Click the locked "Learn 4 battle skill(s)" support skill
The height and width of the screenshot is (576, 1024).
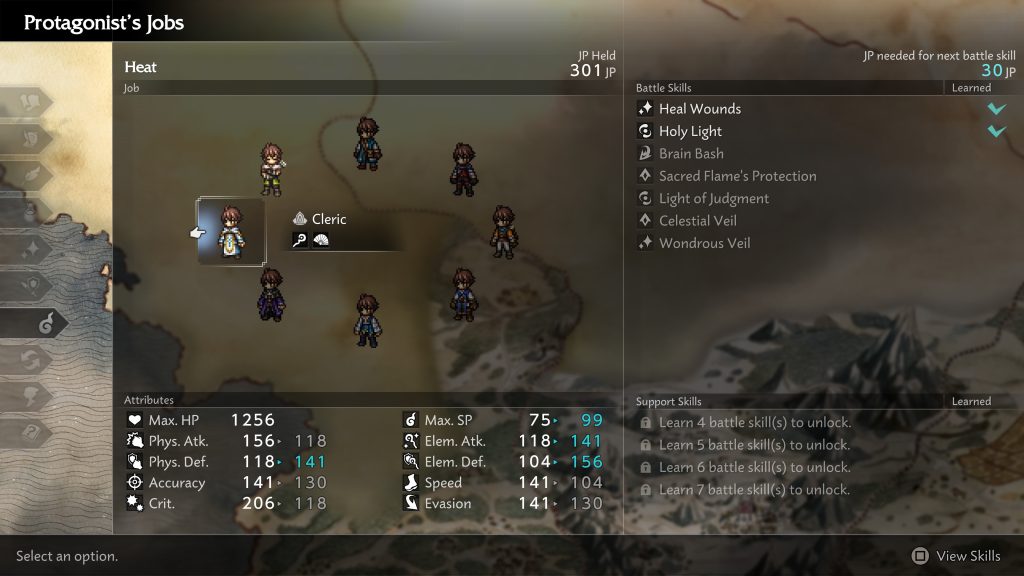754,423
